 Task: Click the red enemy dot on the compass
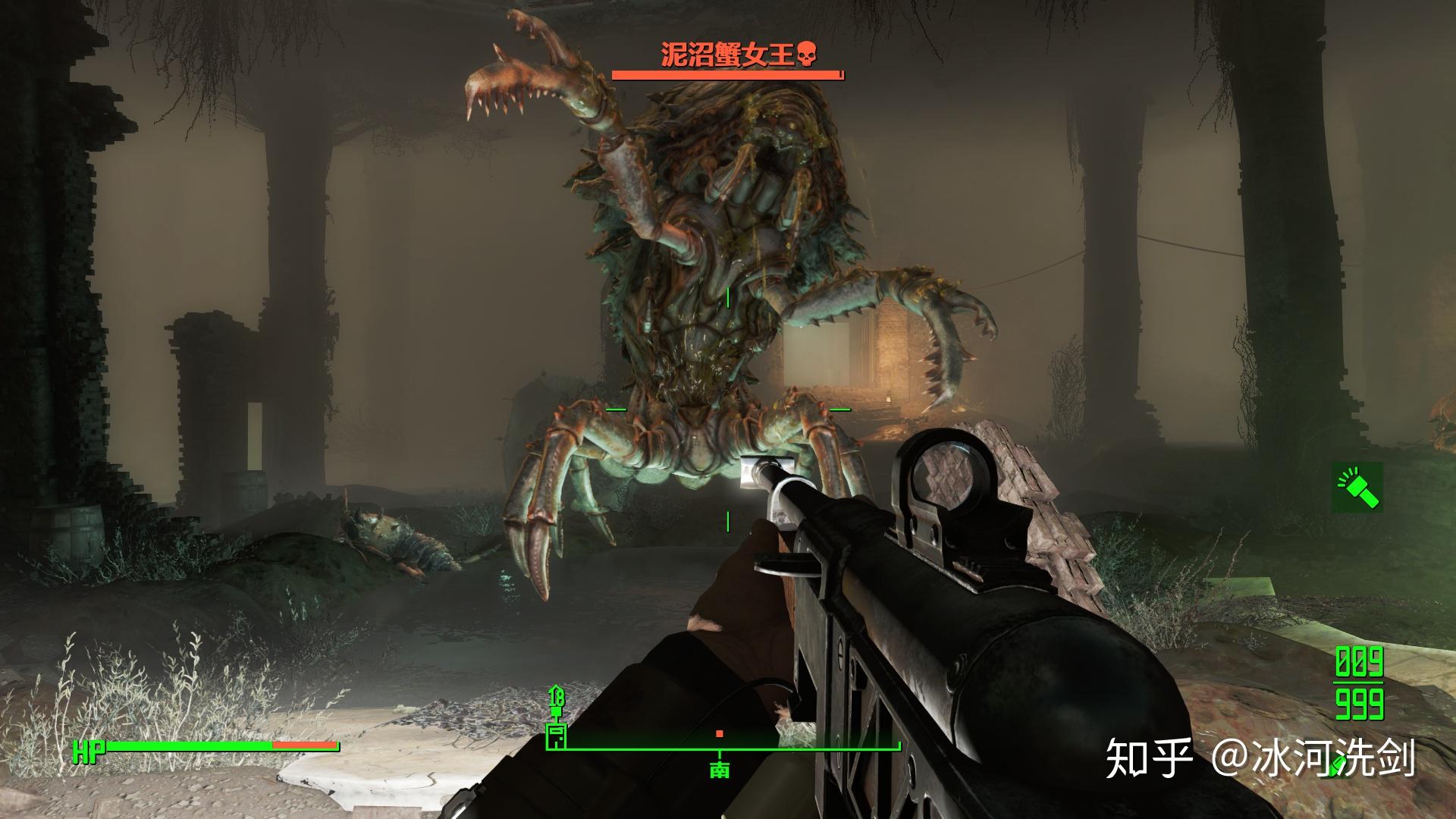(719, 734)
